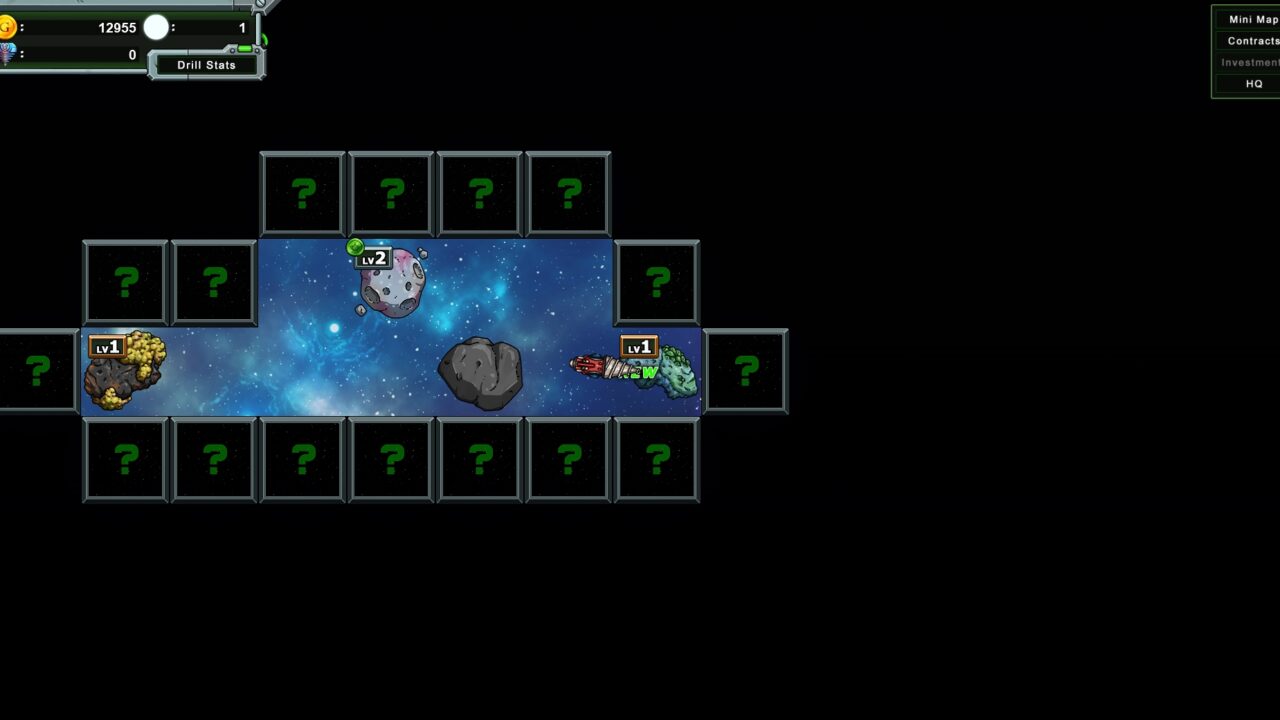Image resolution: width=1280 pixels, height=720 pixels.
Task: Open Drill Stats
Action: click(206, 64)
